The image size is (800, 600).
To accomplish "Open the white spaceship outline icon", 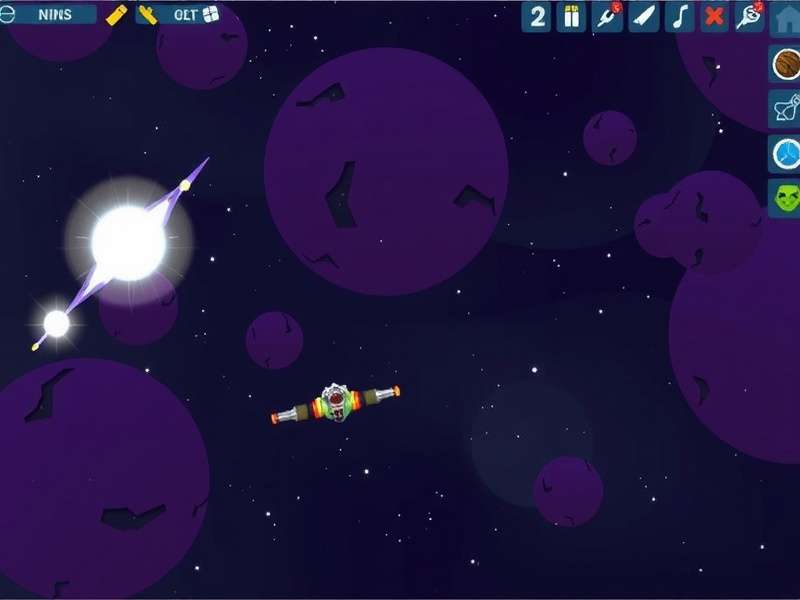I will tap(785, 108).
